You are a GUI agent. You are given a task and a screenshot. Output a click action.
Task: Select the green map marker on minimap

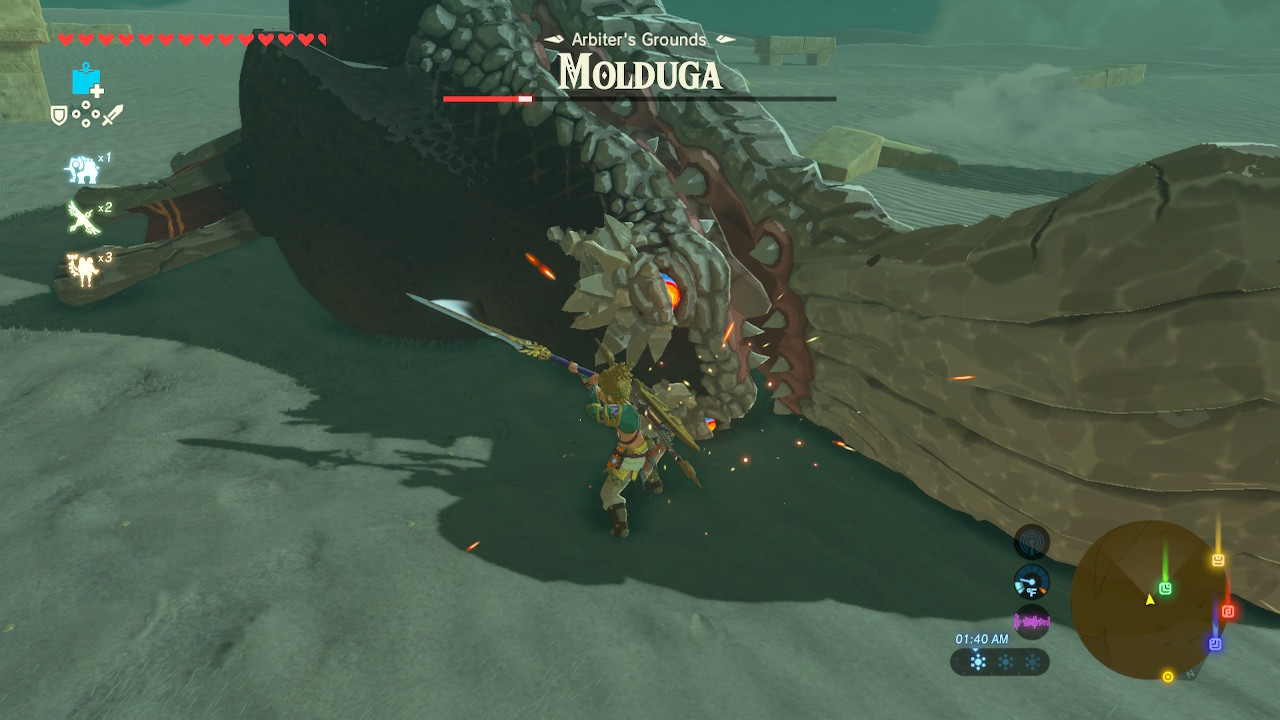click(x=1165, y=589)
